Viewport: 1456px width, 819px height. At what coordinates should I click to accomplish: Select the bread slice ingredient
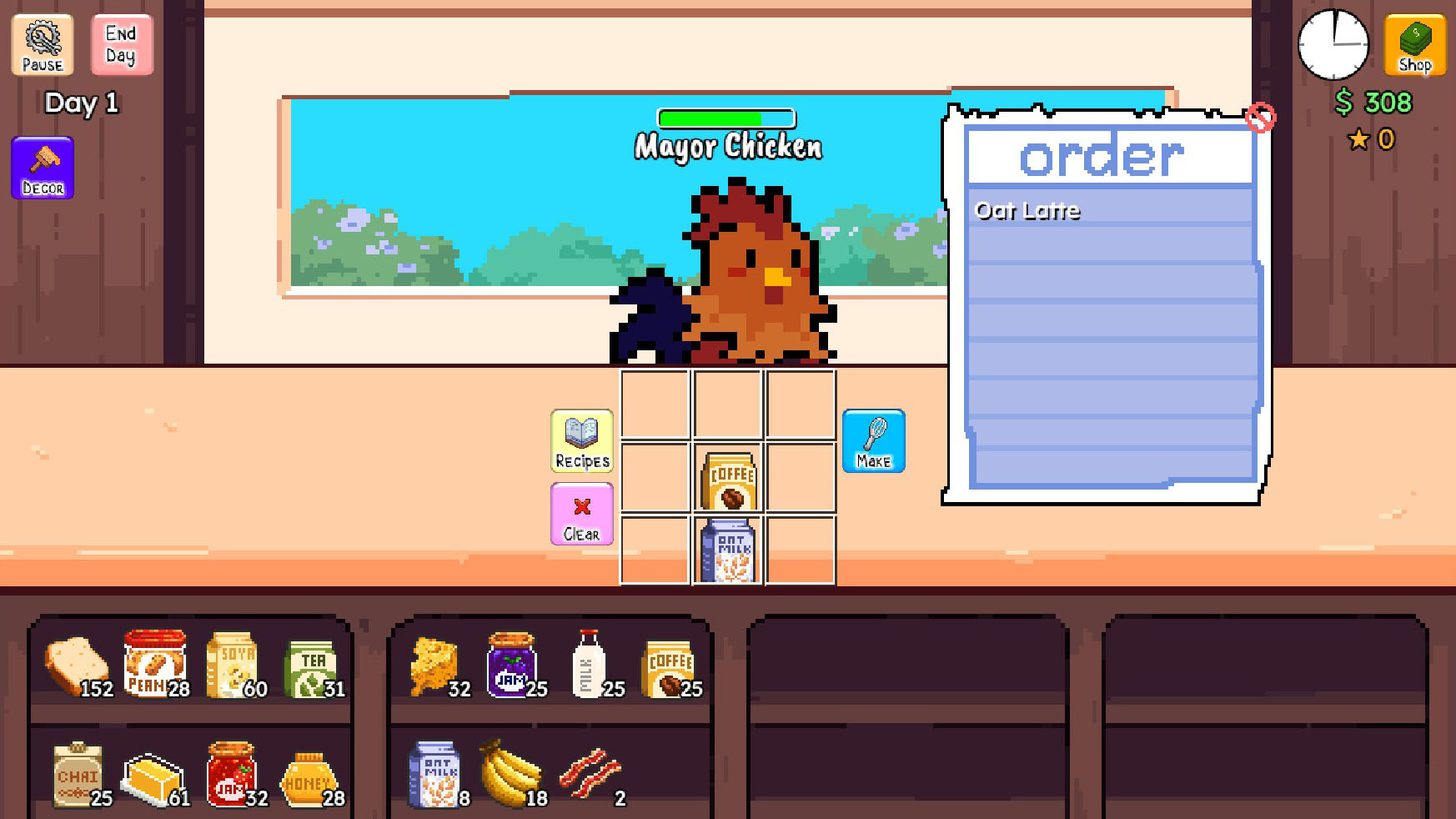(x=76, y=666)
